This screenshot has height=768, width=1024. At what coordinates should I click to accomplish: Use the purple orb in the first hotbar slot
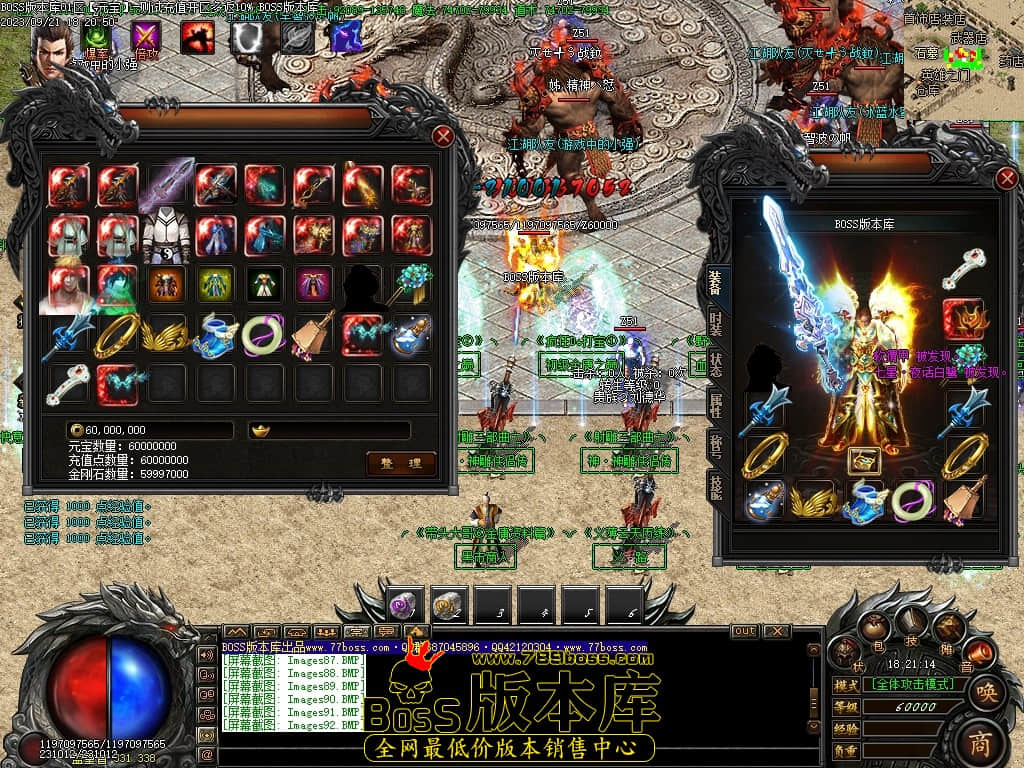pyautogui.click(x=405, y=604)
